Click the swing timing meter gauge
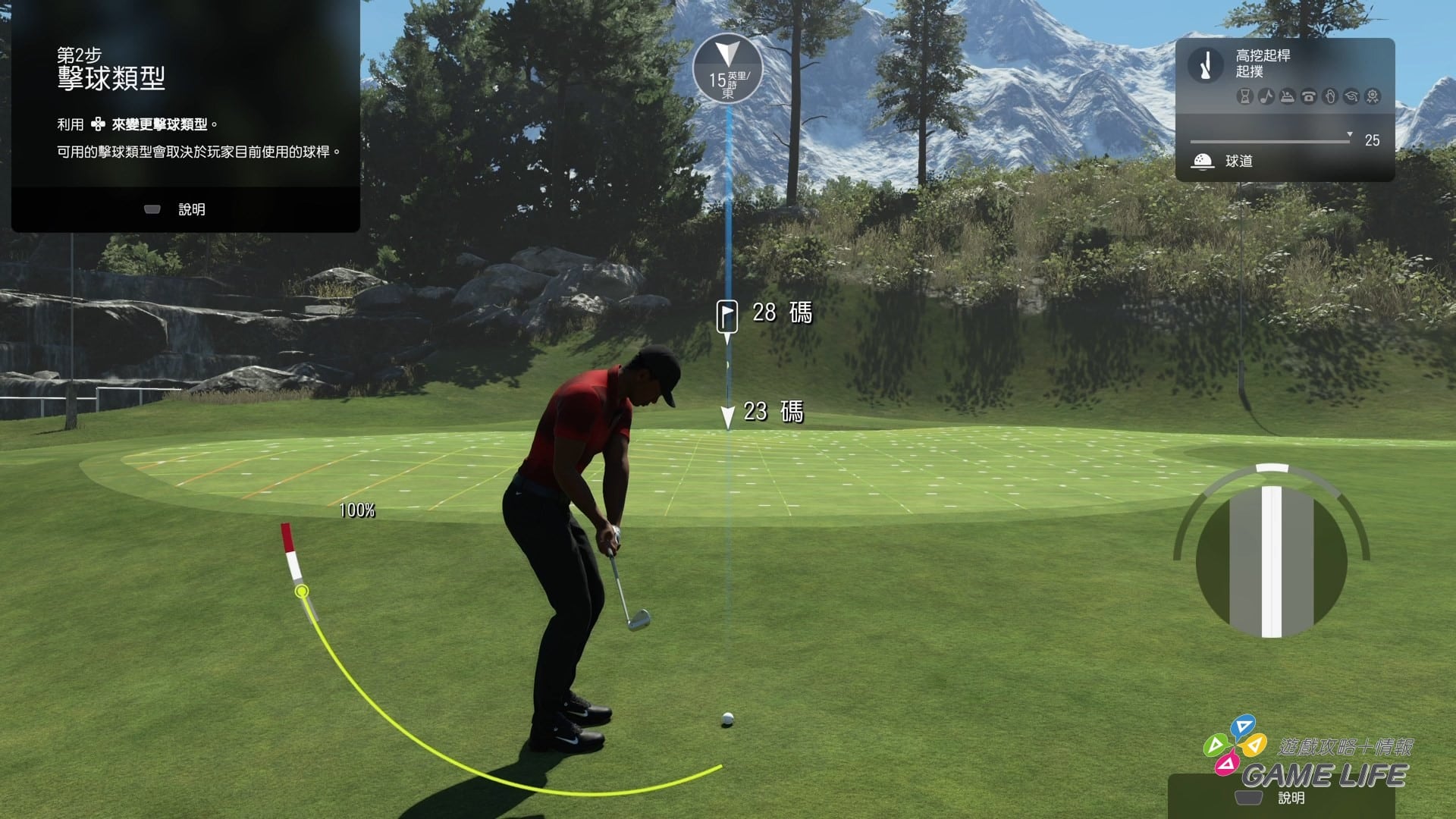 1272,560
